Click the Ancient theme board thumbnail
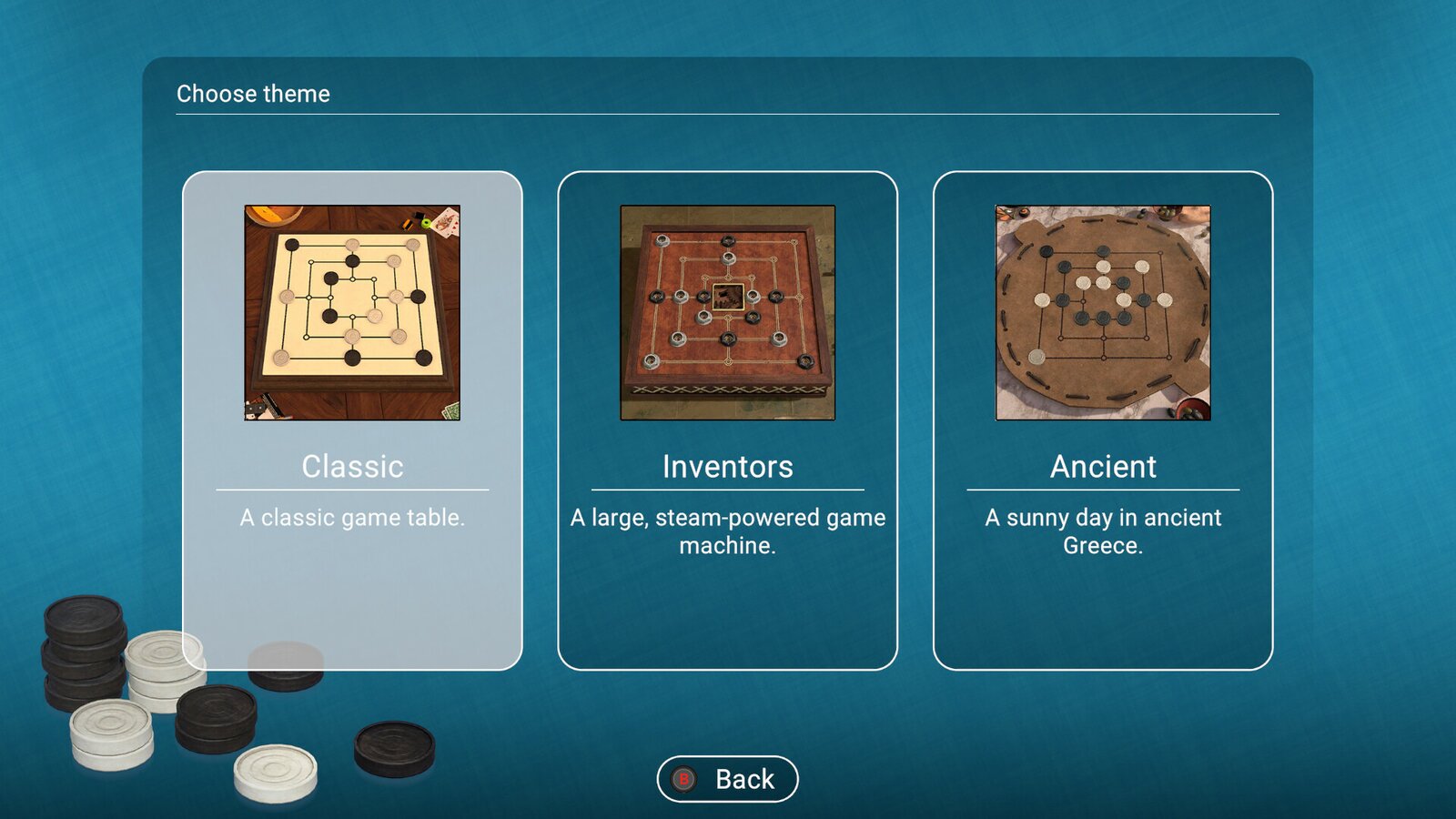Screen dimensions: 1456x819 click(x=1101, y=314)
